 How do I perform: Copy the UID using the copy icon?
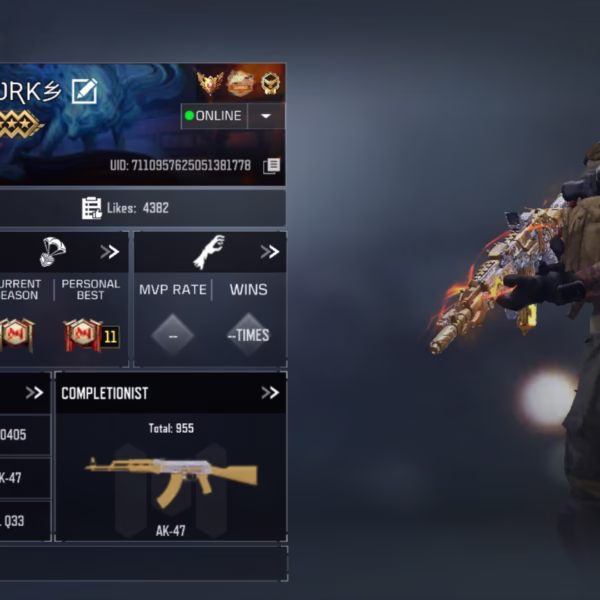coord(271,166)
